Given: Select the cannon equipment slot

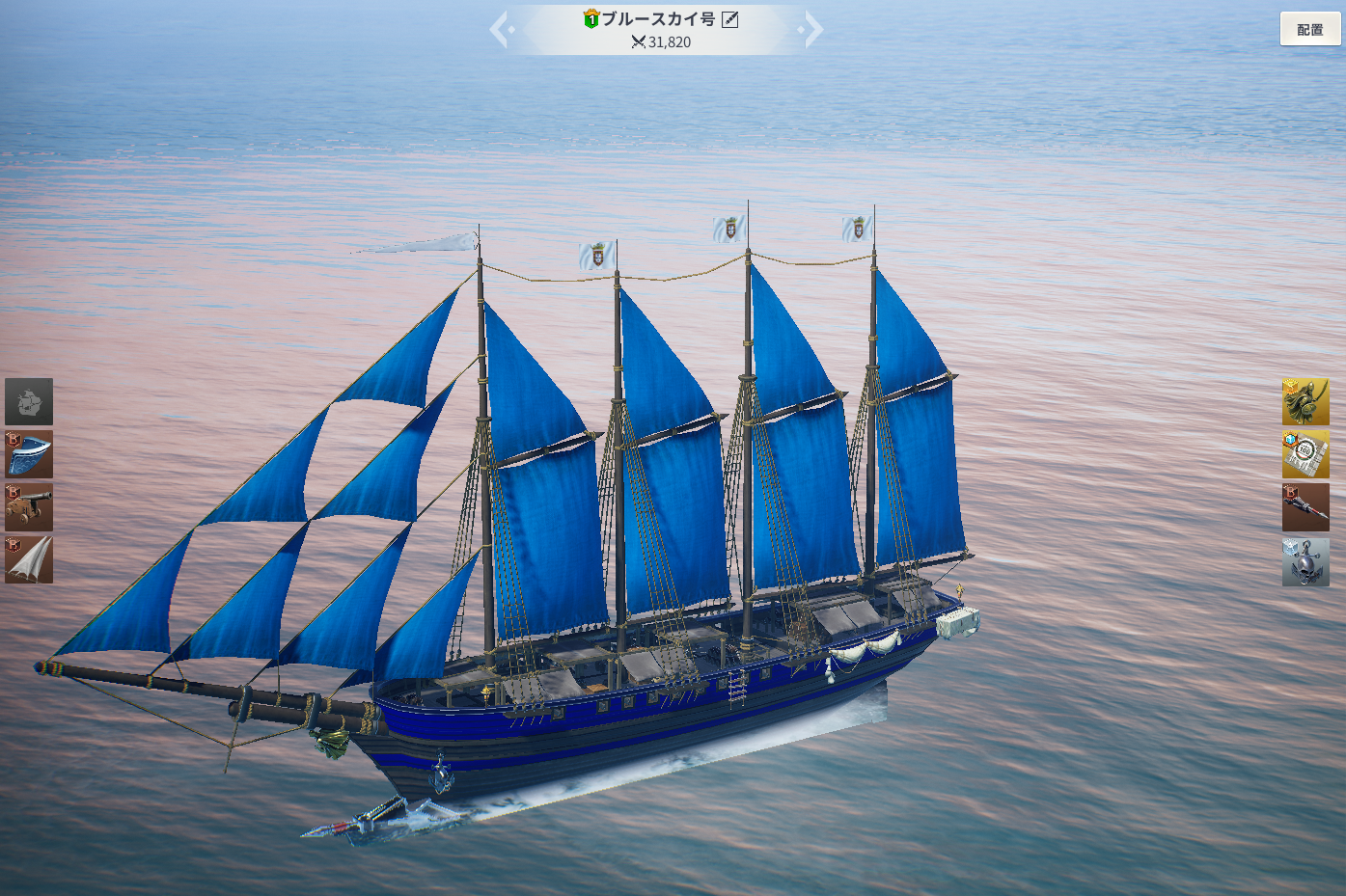Looking at the screenshot, I should coord(29,507).
